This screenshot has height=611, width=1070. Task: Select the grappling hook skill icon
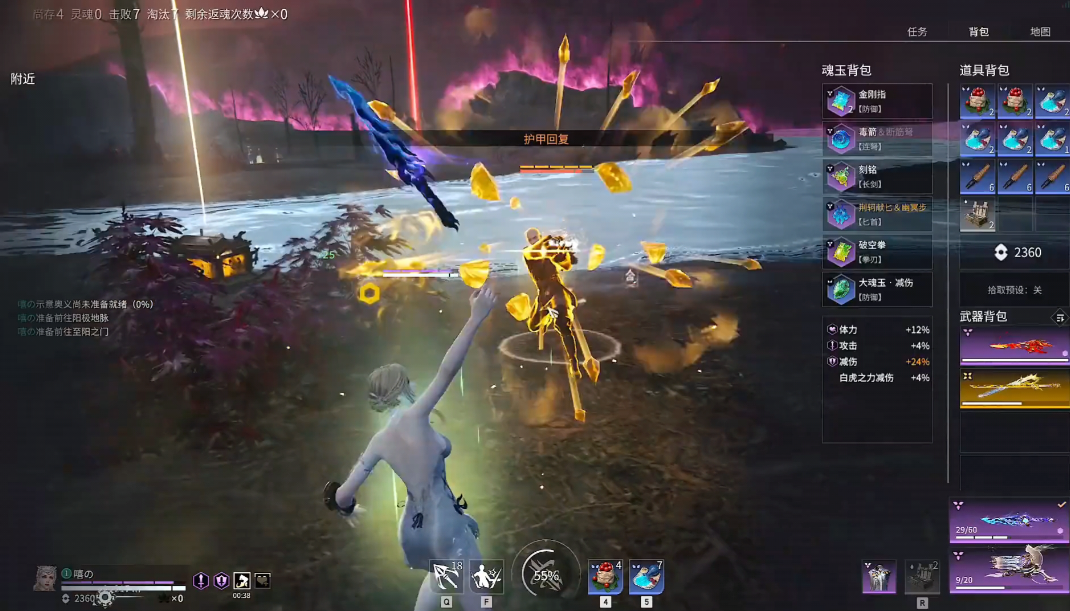click(x=445, y=577)
